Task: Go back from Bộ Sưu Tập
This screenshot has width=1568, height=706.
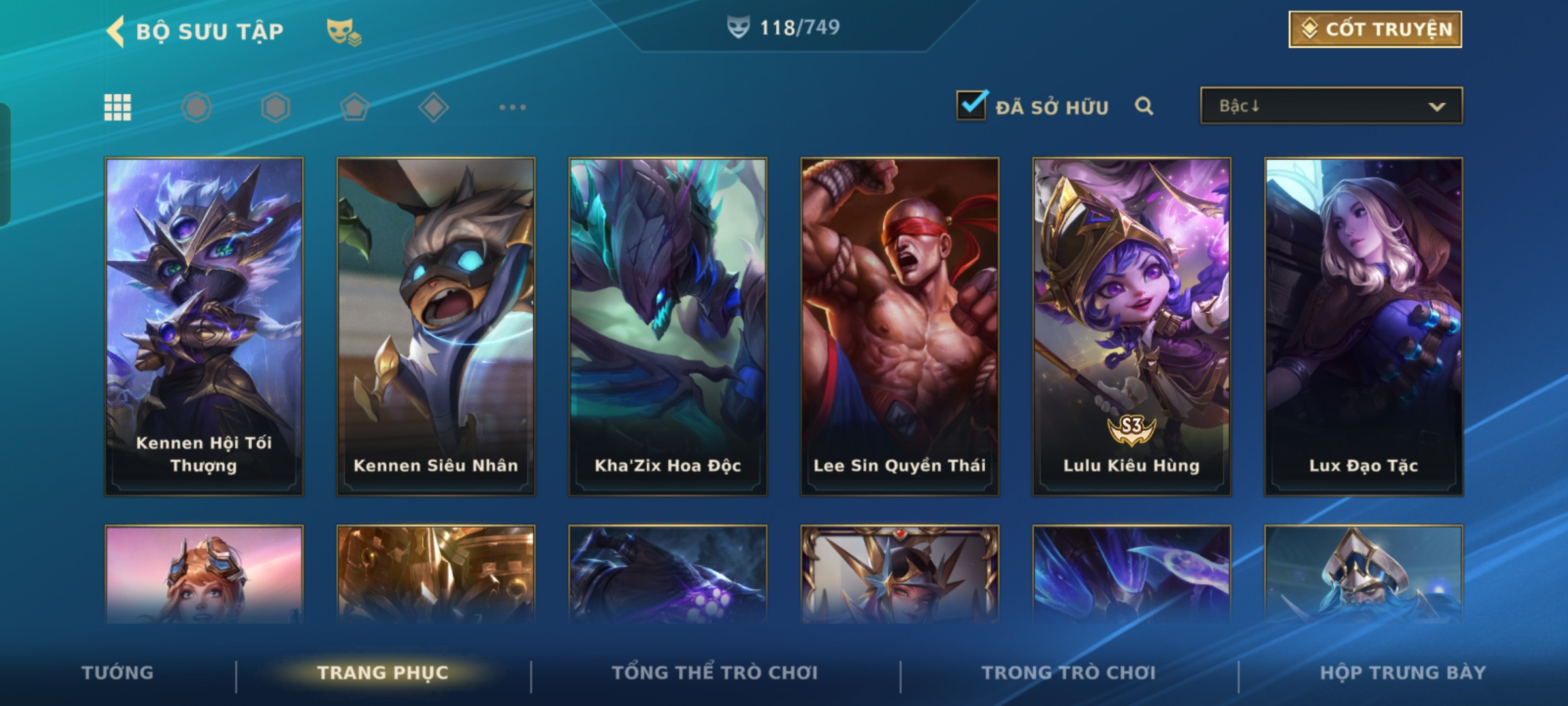Action: (116, 31)
